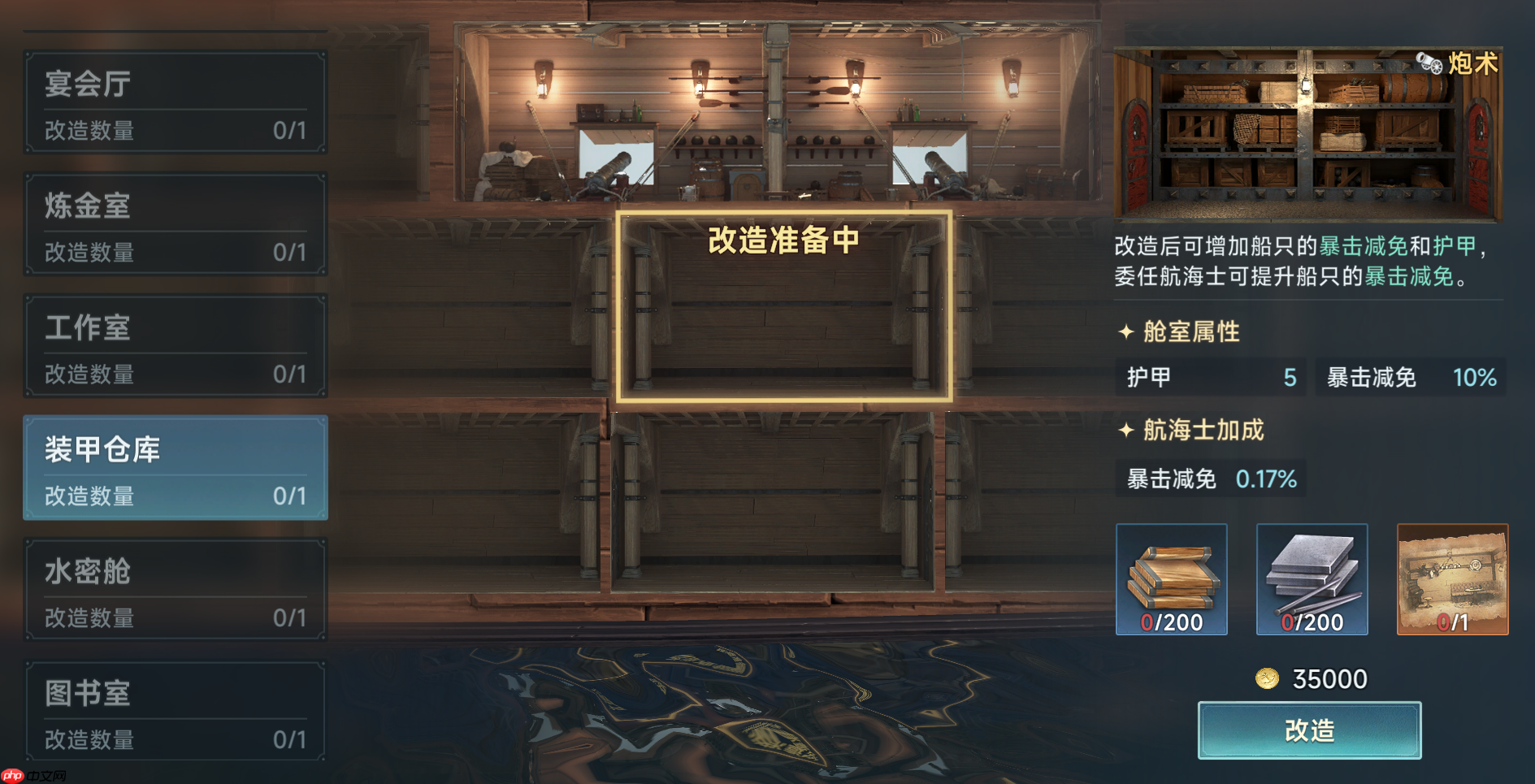Click the 改造准备中 highlighted cabin area
This screenshot has height=784, width=1535.
point(784,309)
